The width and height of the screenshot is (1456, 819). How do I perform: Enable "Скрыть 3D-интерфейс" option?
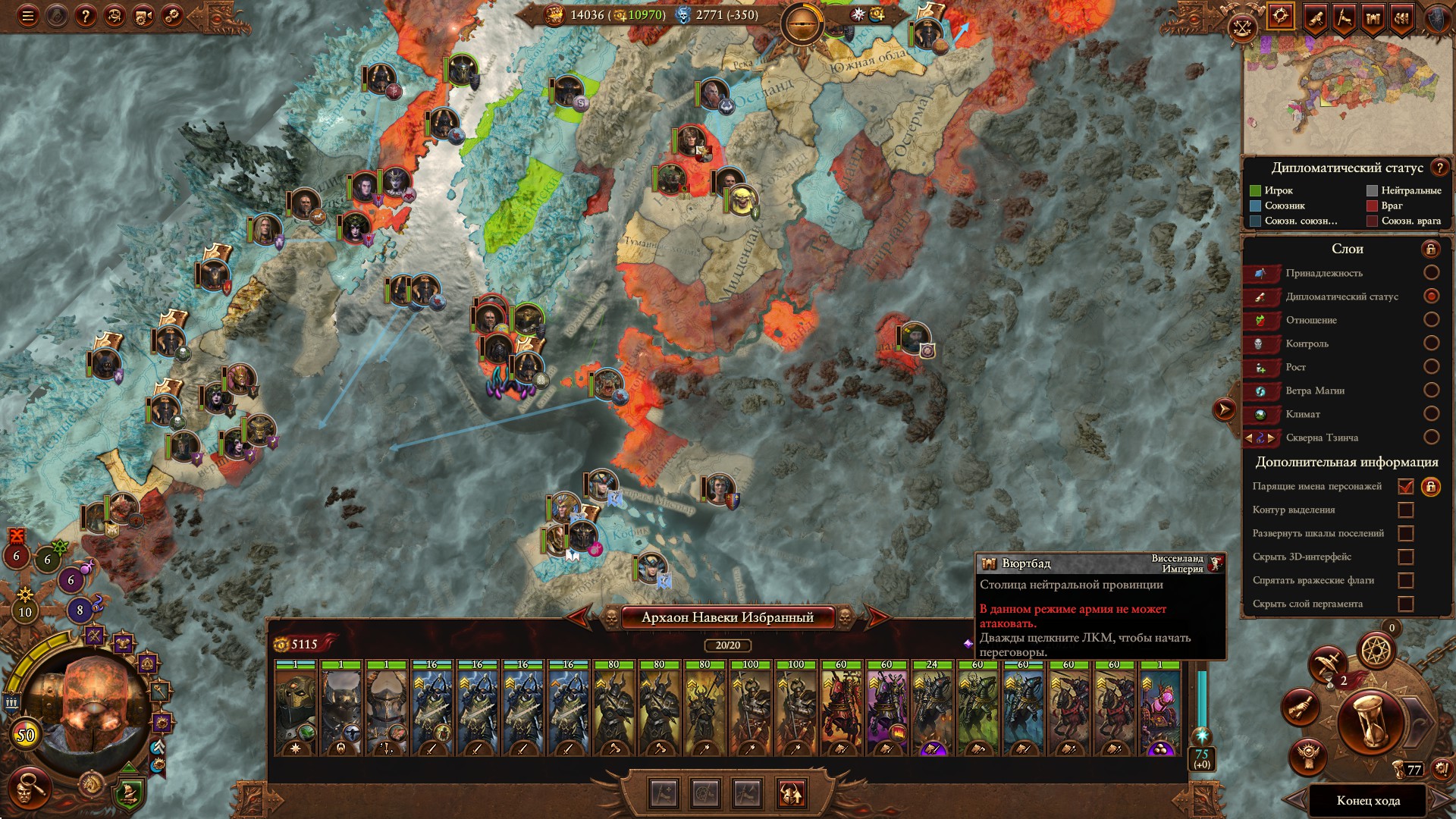(1405, 557)
